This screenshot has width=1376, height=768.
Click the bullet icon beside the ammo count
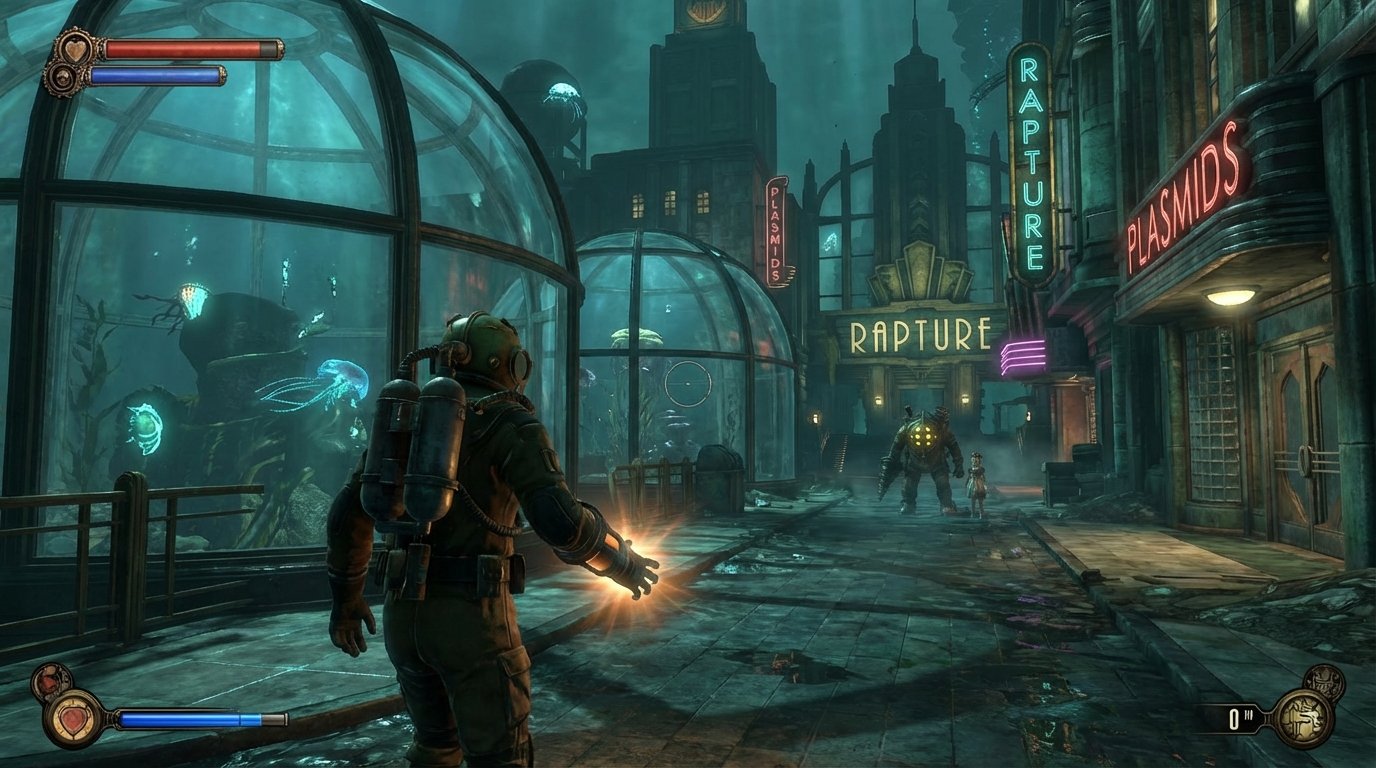click(1249, 714)
